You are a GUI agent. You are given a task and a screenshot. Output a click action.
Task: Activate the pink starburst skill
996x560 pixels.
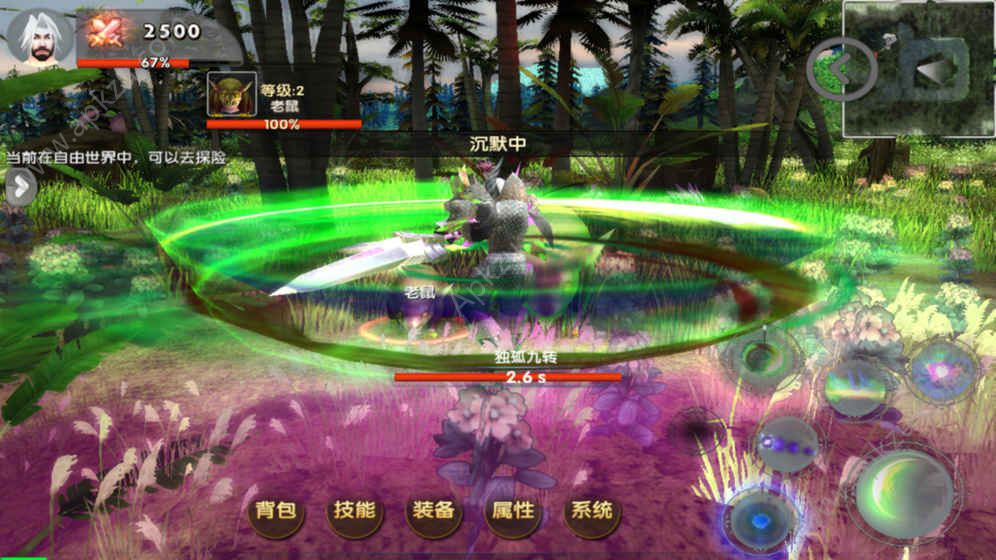[x=942, y=371]
